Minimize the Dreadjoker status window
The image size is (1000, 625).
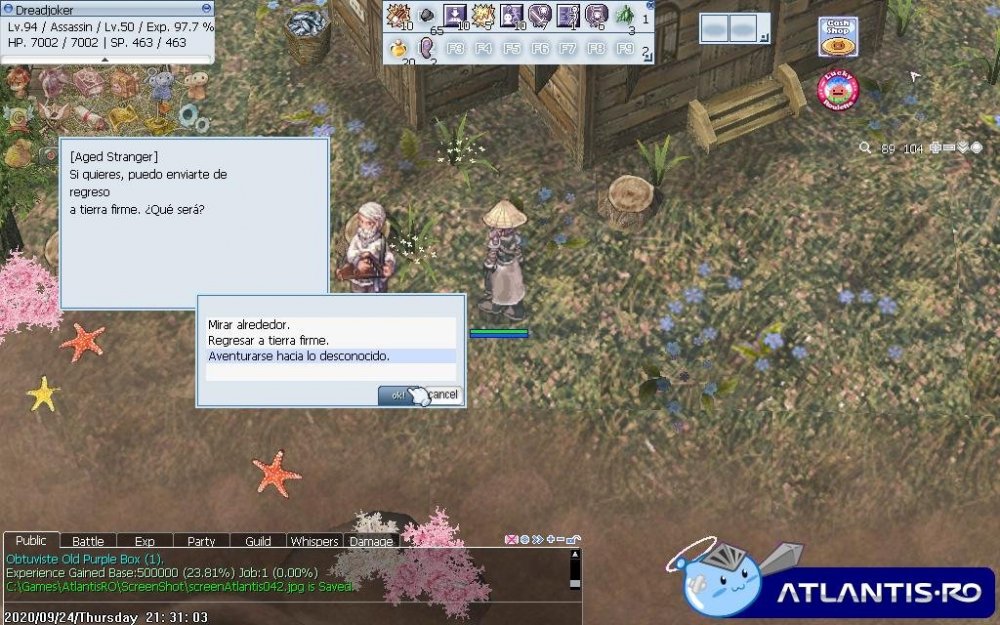[x=206, y=9]
